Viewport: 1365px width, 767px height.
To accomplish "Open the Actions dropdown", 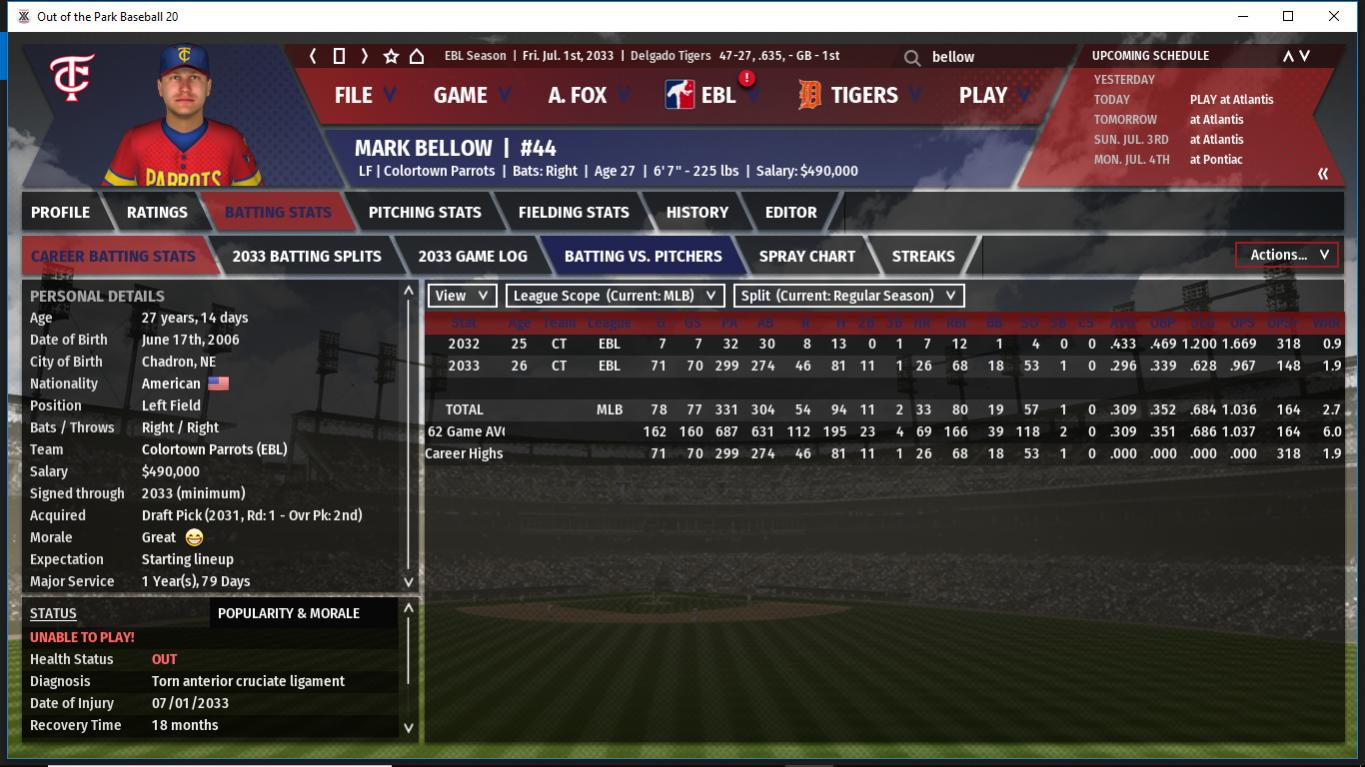I will click(x=1287, y=255).
